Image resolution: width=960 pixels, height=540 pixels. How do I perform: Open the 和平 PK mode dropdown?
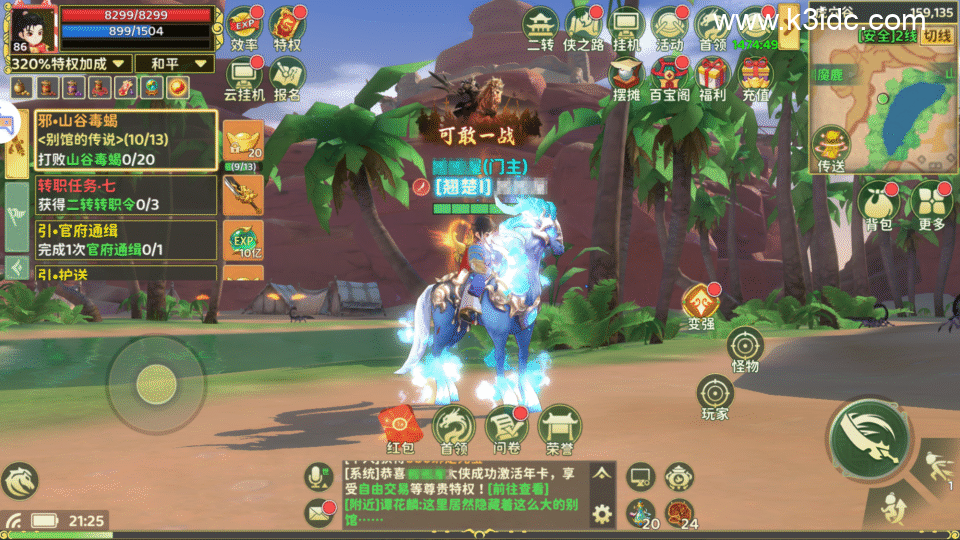[x=174, y=63]
